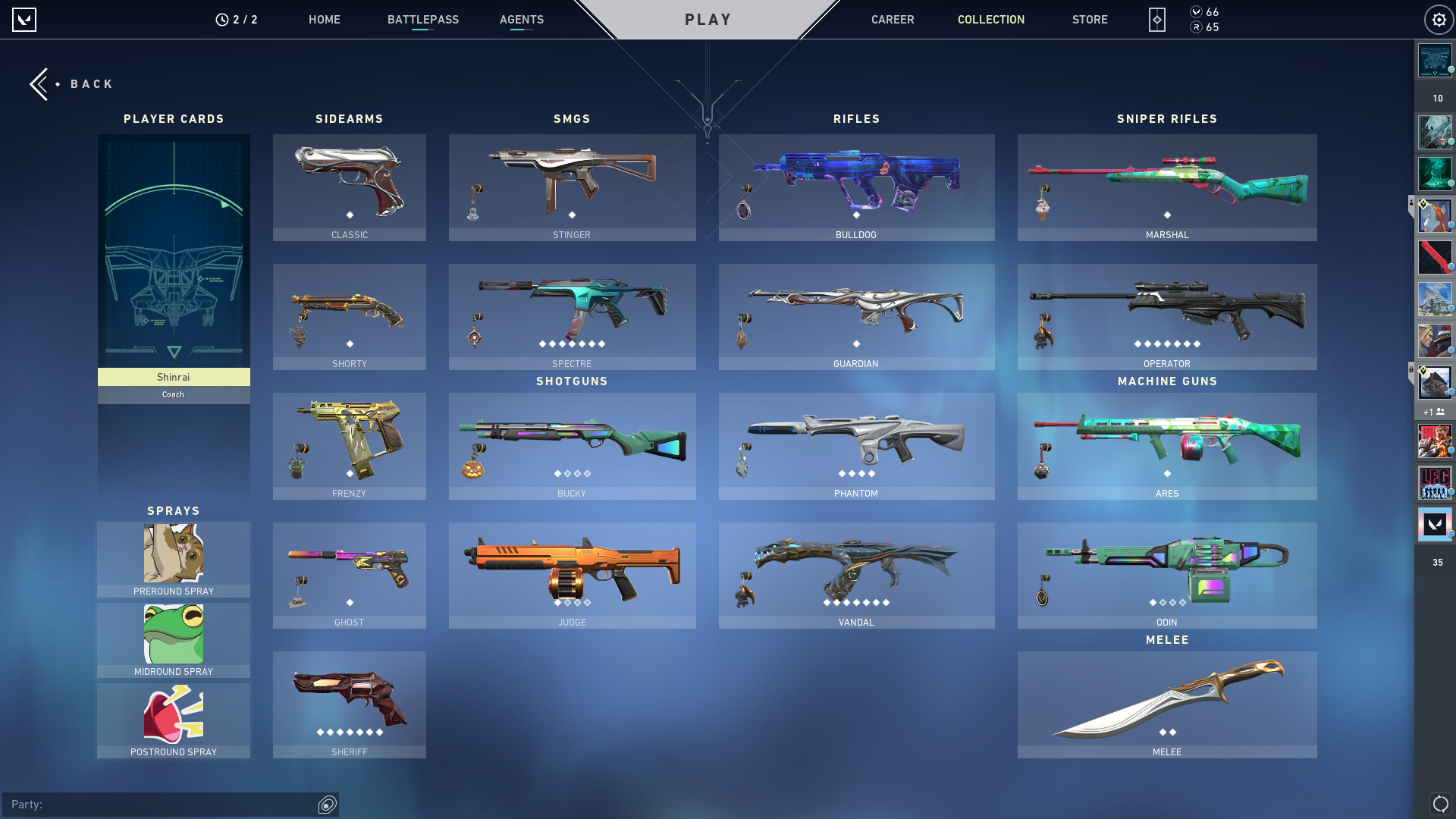Click the Valorant logo in the top left
1456x819 pixels.
click(24, 20)
